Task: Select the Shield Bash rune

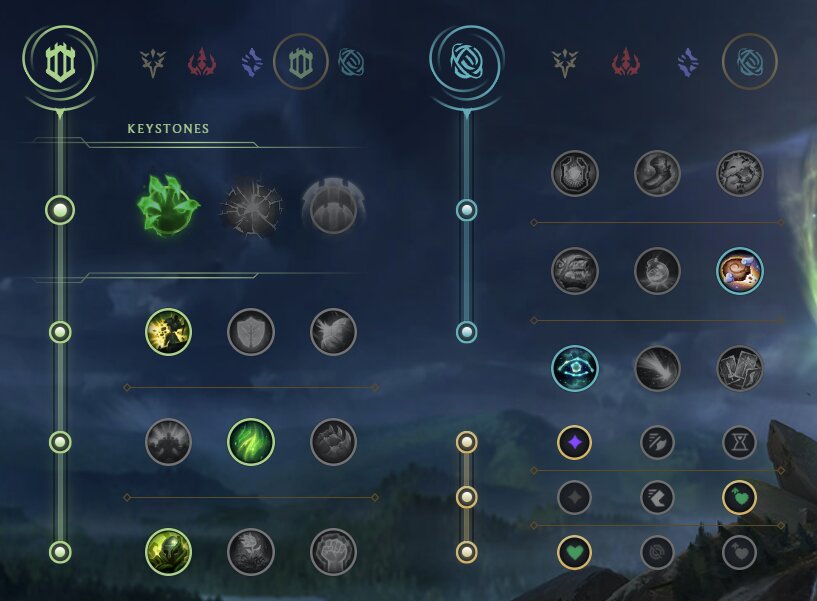Action: [333, 332]
